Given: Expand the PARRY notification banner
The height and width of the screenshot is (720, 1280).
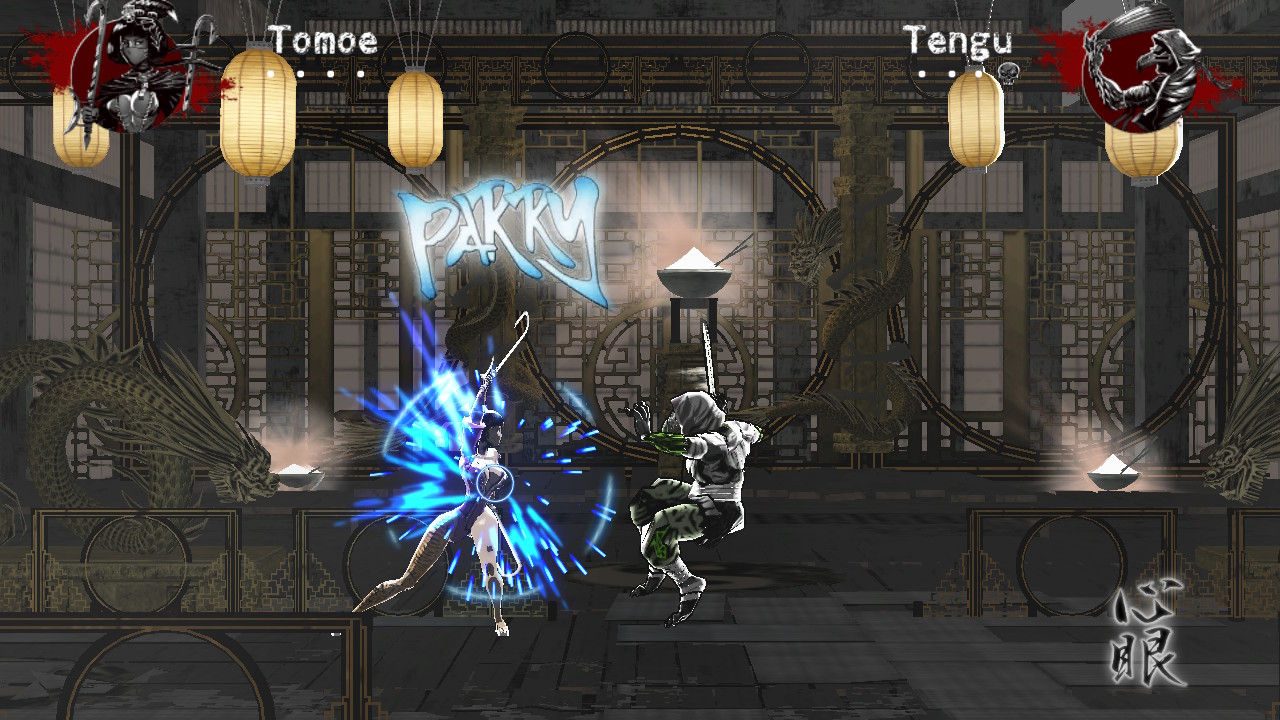Looking at the screenshot, I should [x=497, y=230].
